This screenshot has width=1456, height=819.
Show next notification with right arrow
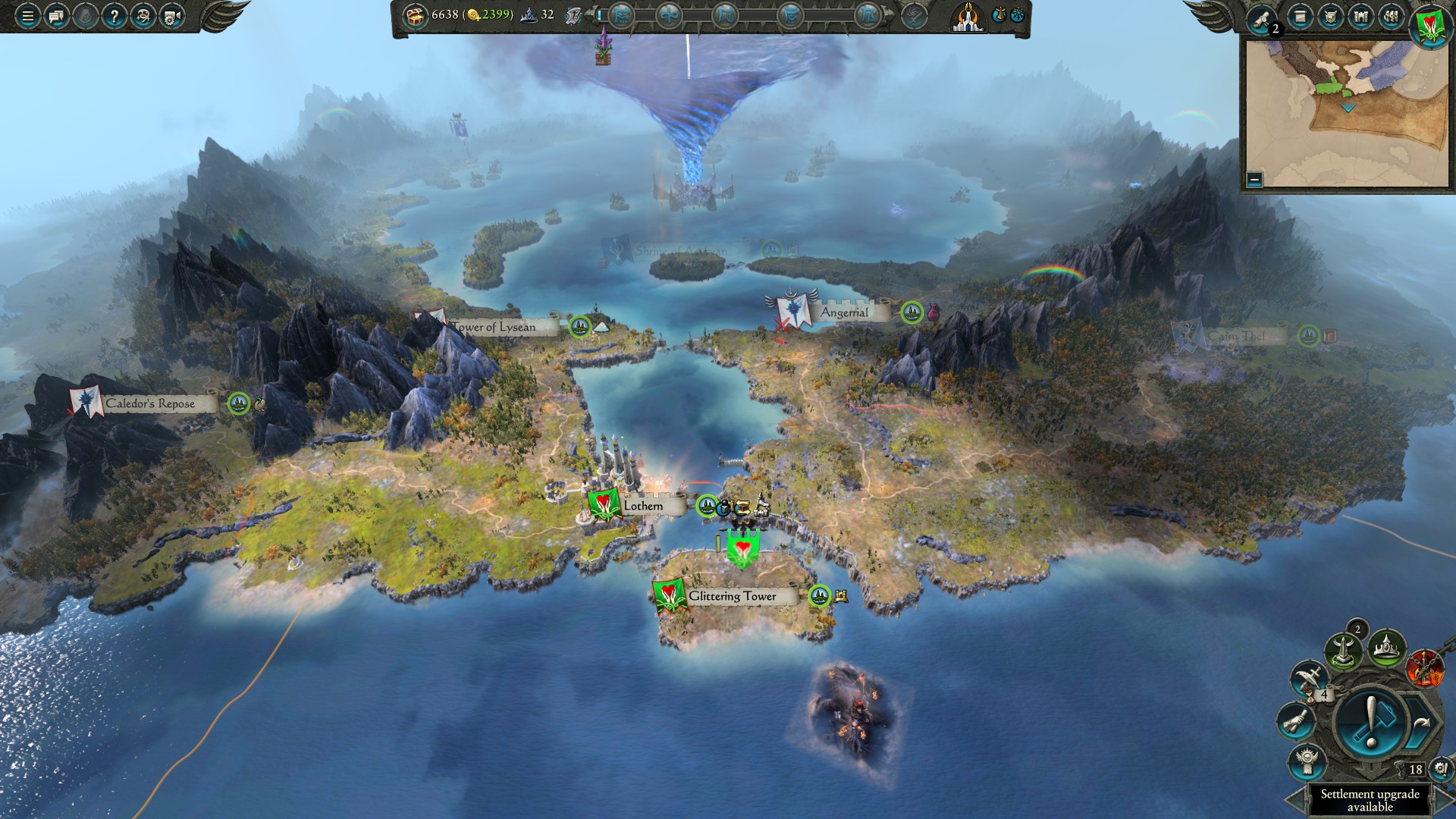(1445, 800)
